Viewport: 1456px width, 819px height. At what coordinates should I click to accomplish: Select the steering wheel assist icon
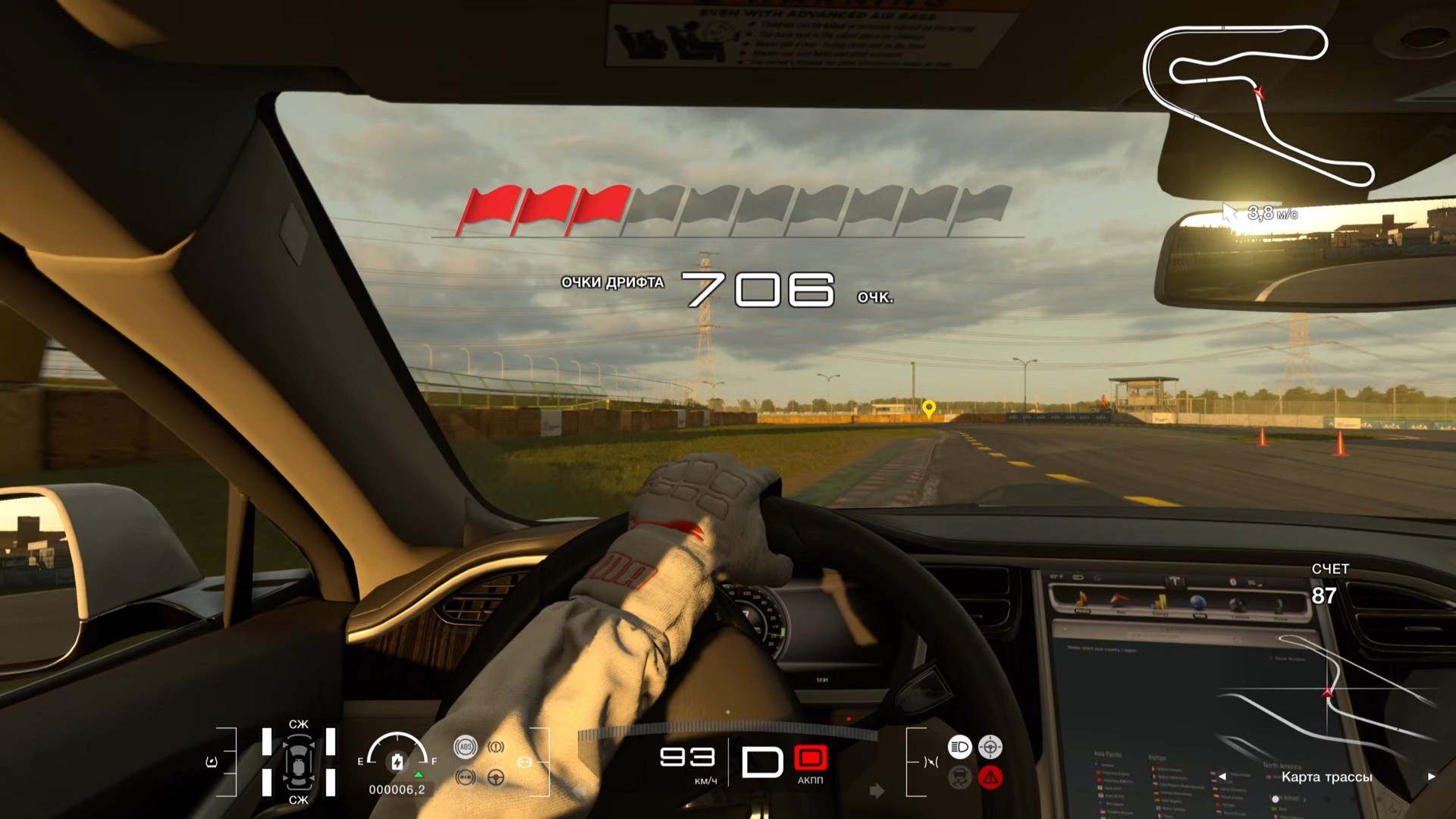[x=496, y=777]
